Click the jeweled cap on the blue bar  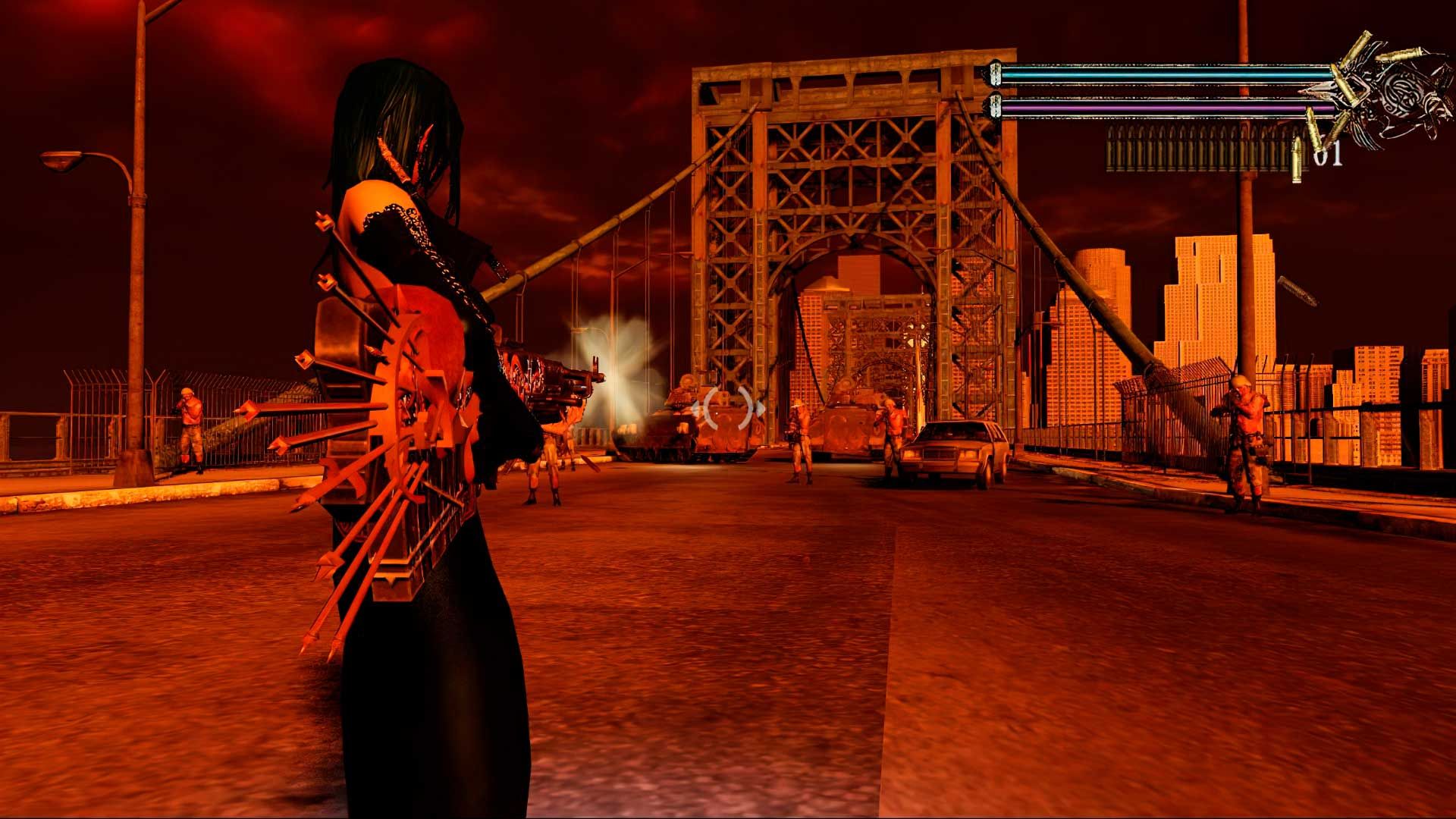pyautogui.click(x=995, y=76)
